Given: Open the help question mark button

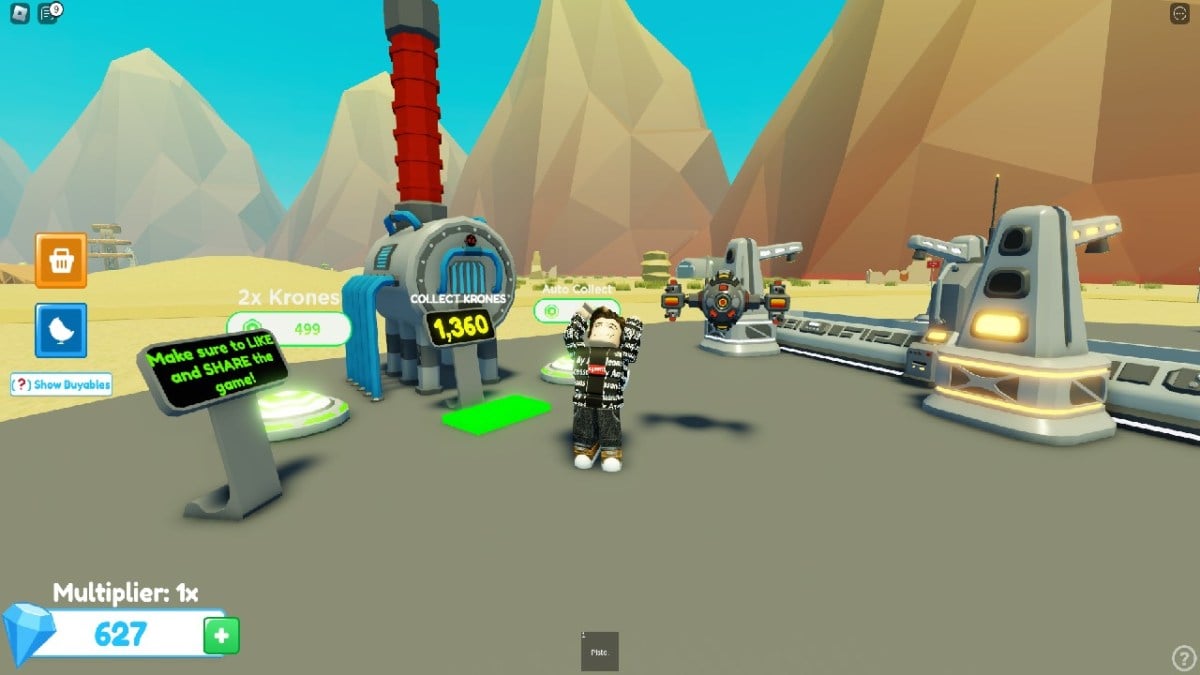Looking at the screenshot, I should tap(1183, 657).
